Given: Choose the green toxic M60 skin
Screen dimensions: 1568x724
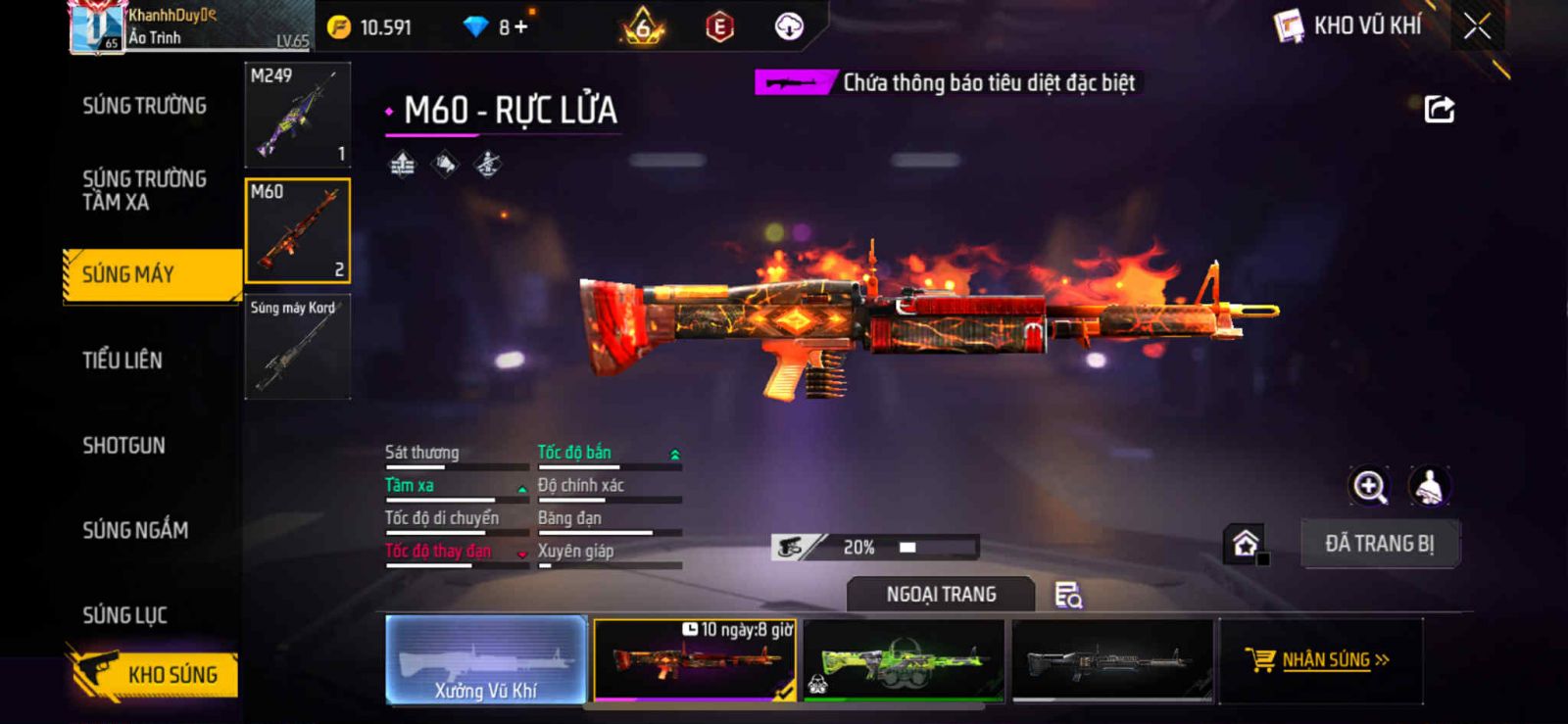Looking at the screenshot, I should pyautogui.click(x=904, y=659).
